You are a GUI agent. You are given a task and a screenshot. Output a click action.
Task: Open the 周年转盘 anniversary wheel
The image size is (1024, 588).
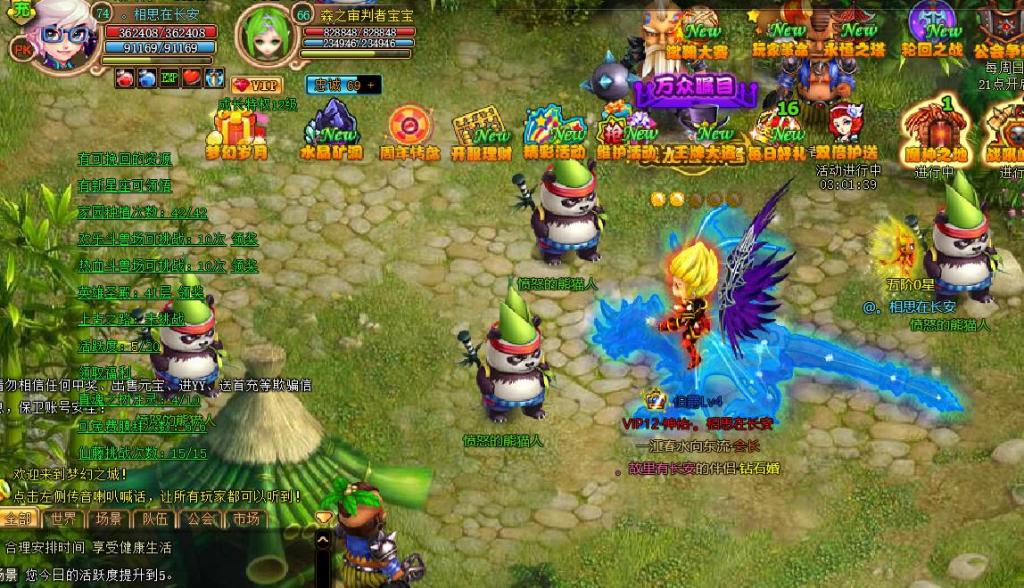[x=409, y=131]
